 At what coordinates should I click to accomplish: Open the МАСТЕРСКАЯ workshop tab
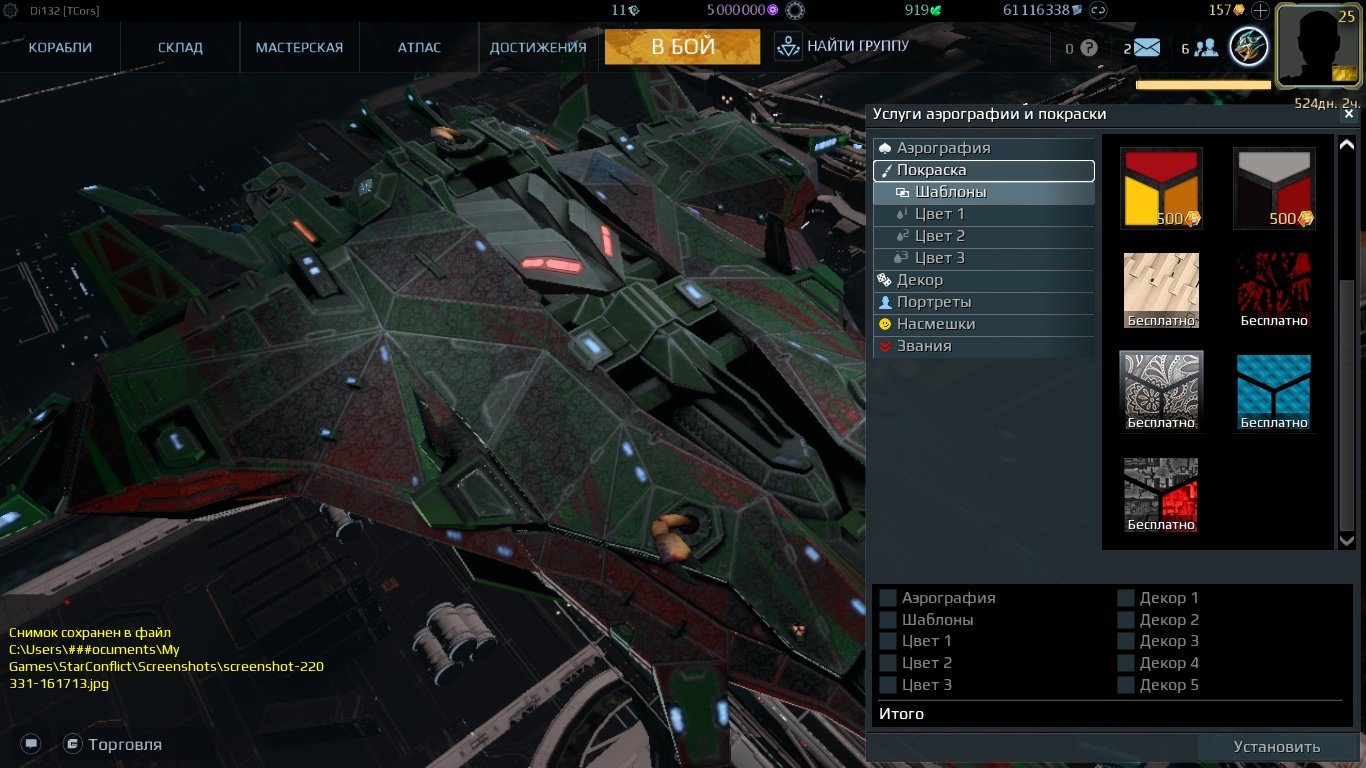(299, 47)
